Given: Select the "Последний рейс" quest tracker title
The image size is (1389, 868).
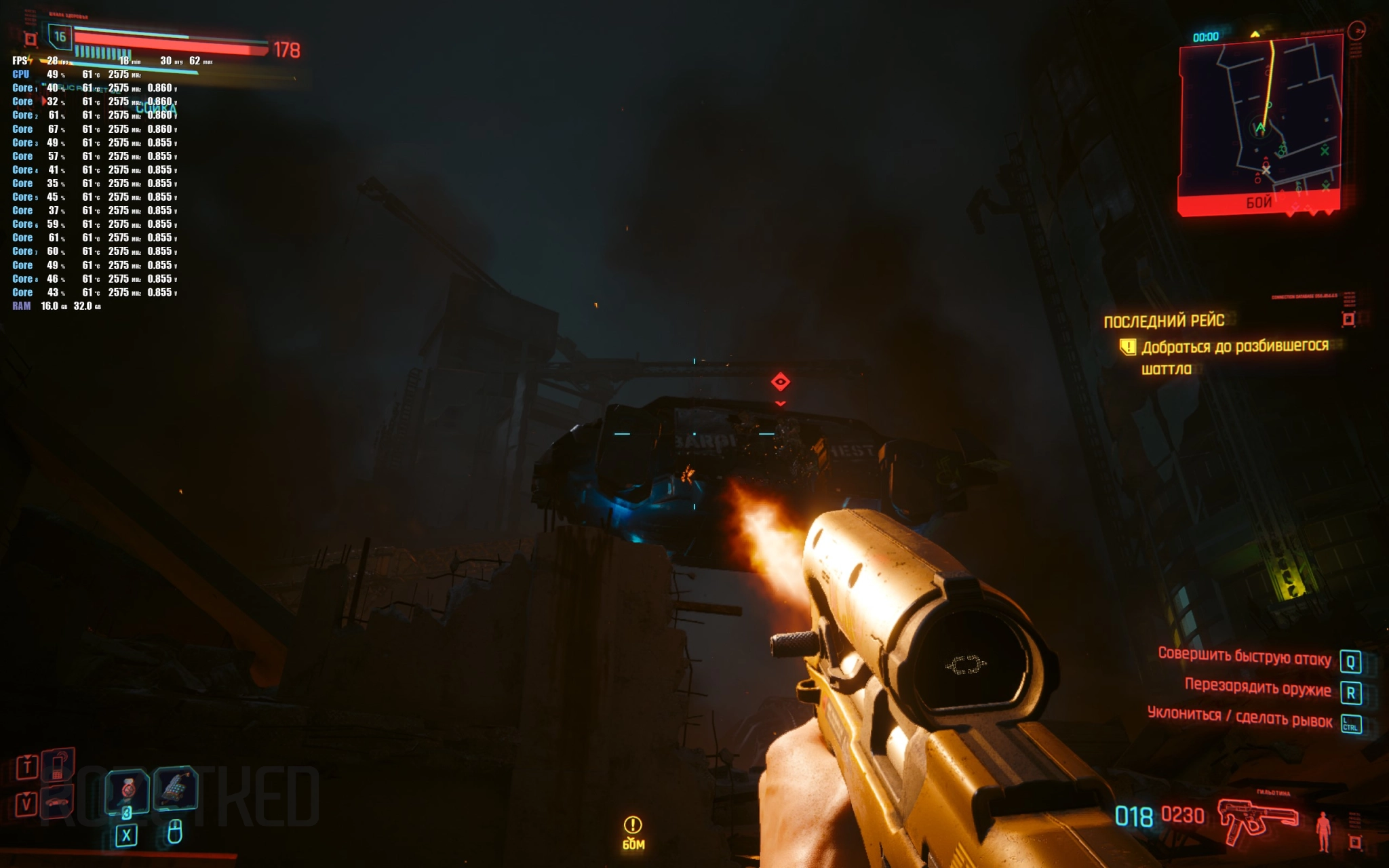Looking at the screenshot, I should pos(1164,321).
